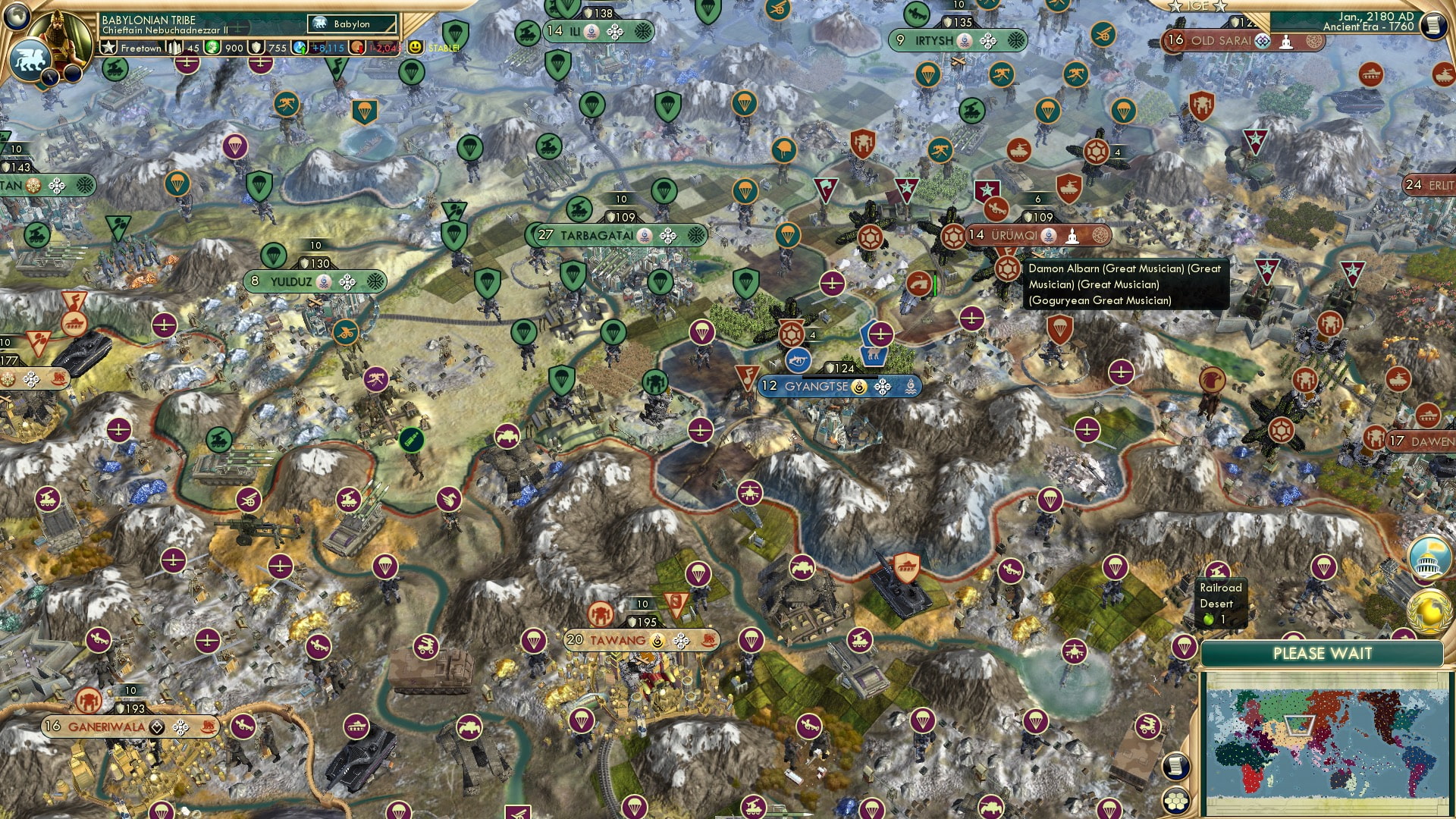This screenshot has height=819, width=1456.
Task: Open the diplomacy globe with golden laurels
Action: pos(1429,610)
